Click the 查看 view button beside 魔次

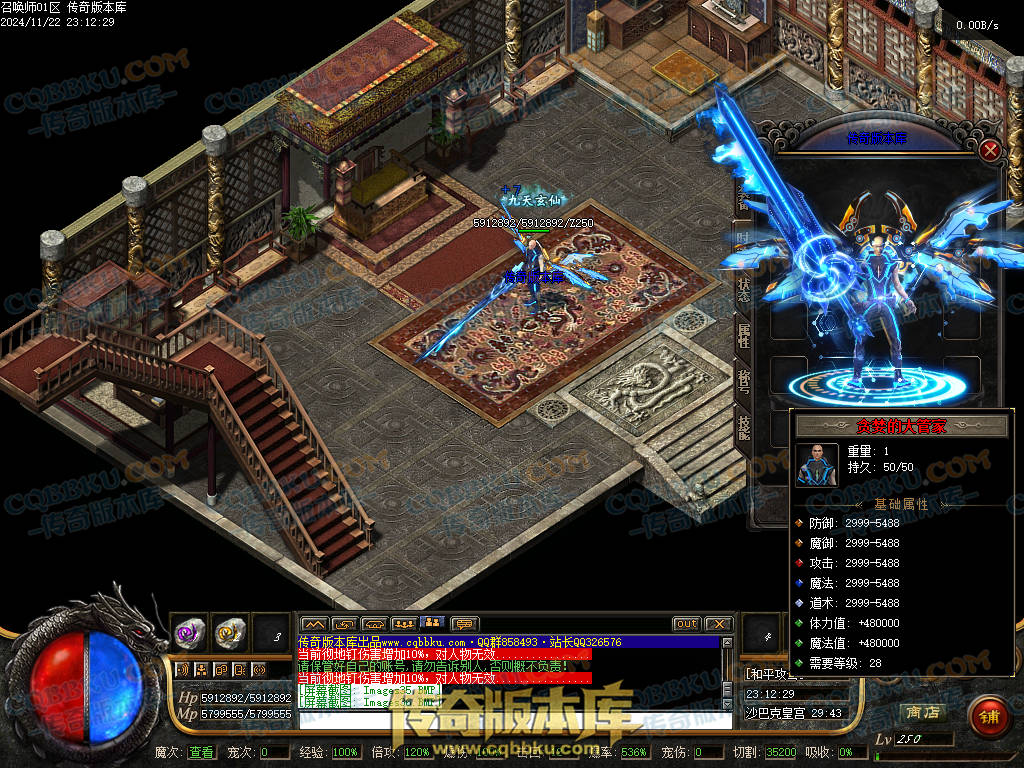tap(201, 752)
